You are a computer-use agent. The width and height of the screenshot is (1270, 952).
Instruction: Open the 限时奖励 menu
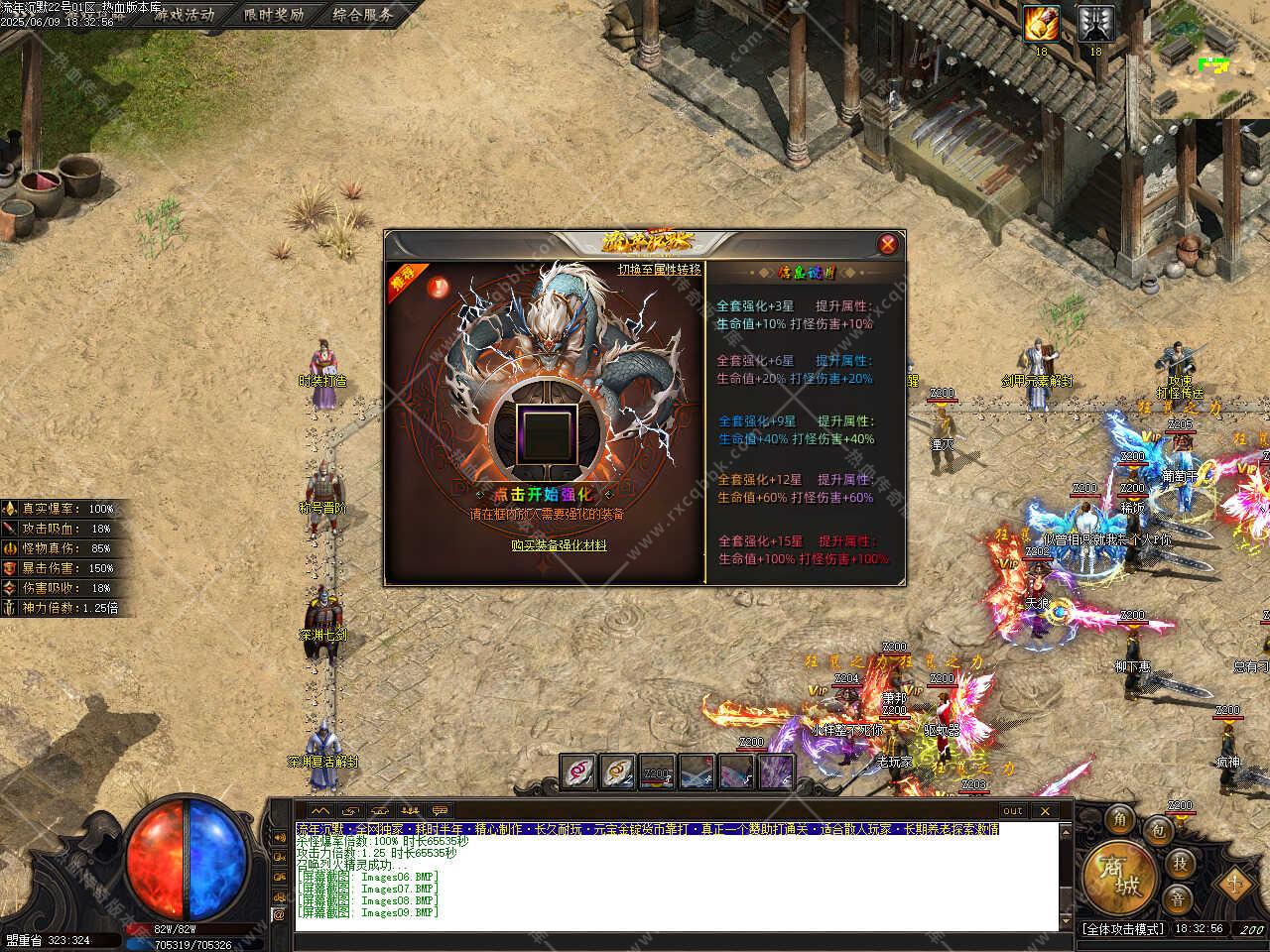(x=273, y=14)
